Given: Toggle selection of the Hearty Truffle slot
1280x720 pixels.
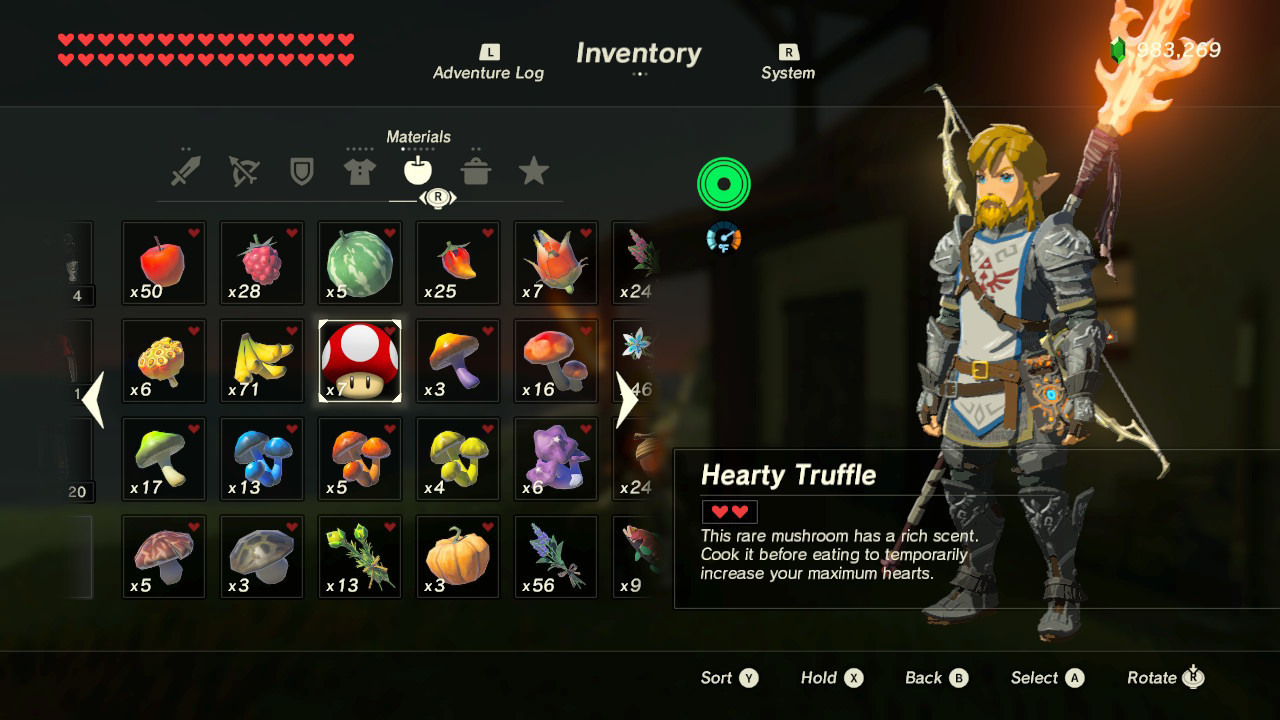Looking at the screenshot, I should pos(359,360).
